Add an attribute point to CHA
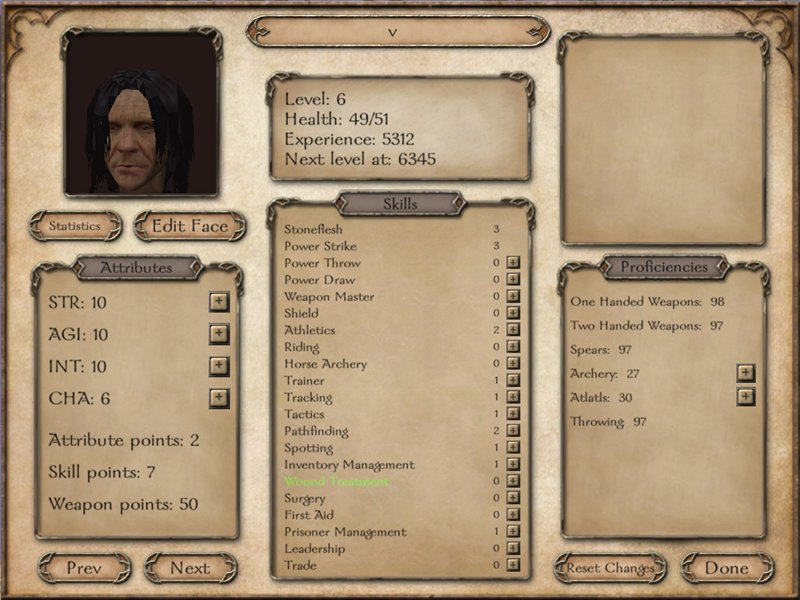The image size is (800, 600). (x=219, y=398)
